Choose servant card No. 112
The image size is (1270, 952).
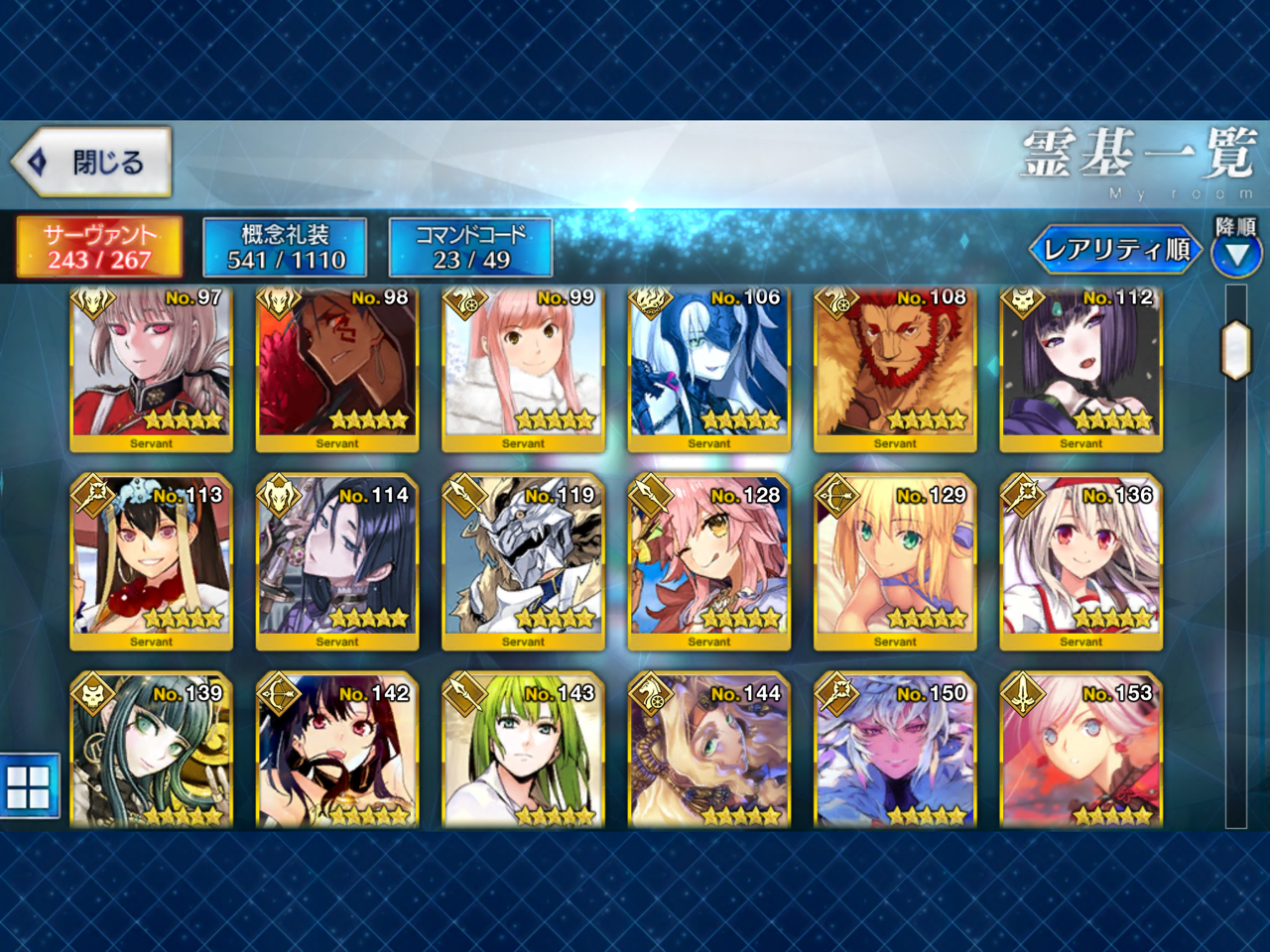(1080, 369)
